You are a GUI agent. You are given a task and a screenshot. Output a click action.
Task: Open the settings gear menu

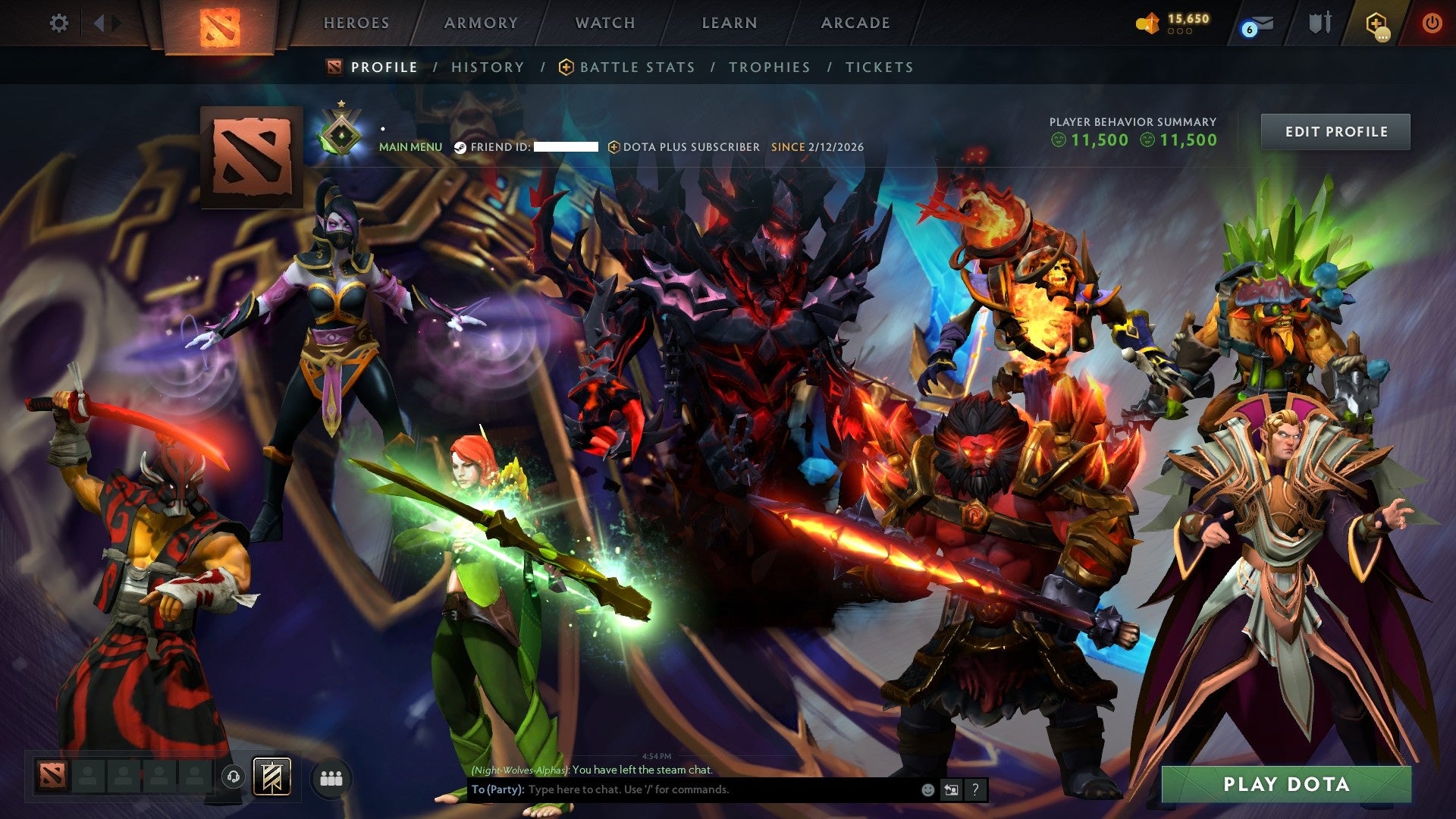(x=59, y=23)
